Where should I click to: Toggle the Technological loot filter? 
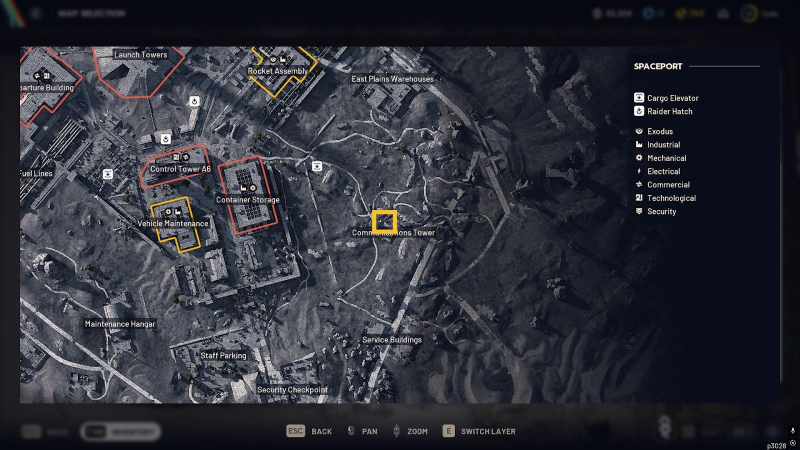pos(671,198)
